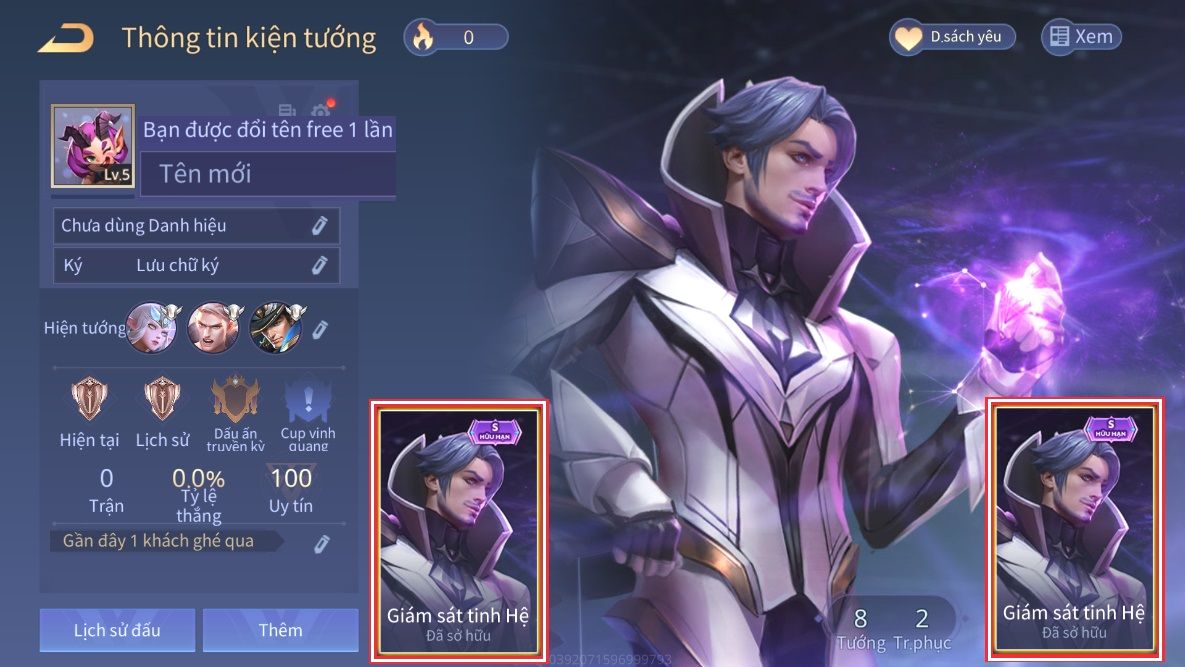Go back using the return arrow
1185x667 pixels.
click(x=66, y=38)
